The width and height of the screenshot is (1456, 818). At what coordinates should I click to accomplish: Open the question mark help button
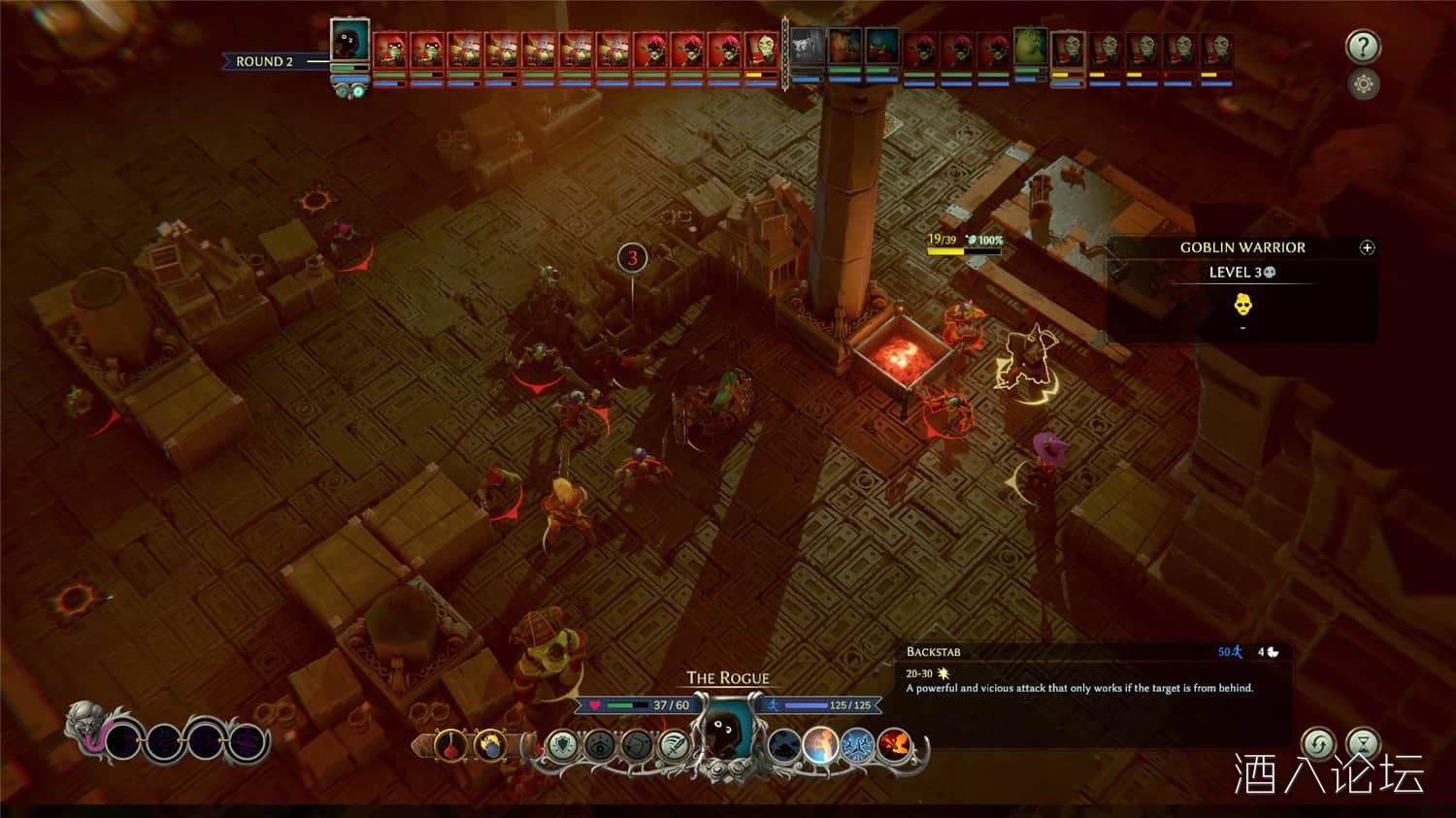tap(1363, 47)
